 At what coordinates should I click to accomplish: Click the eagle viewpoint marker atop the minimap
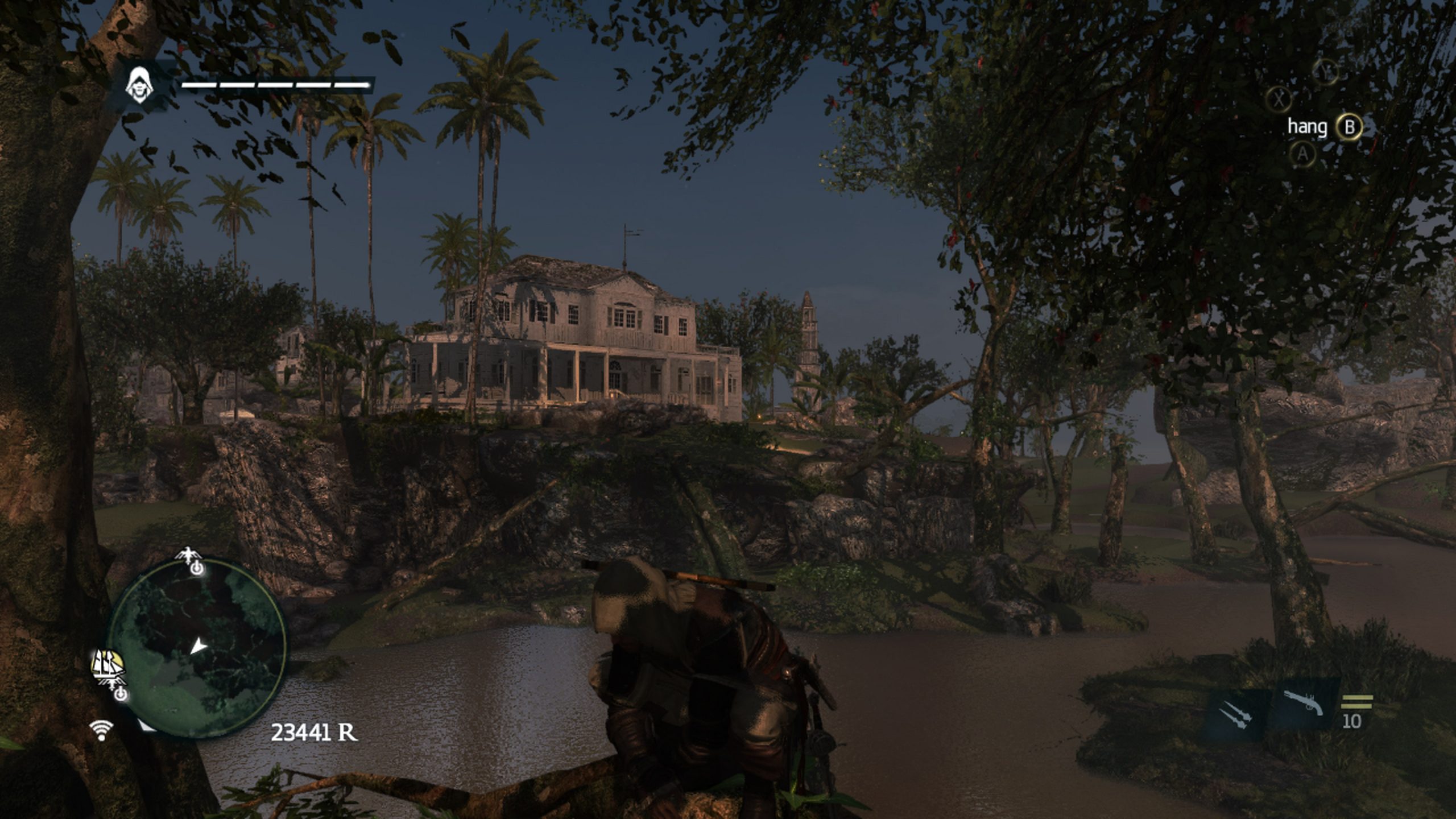[189, 555]
